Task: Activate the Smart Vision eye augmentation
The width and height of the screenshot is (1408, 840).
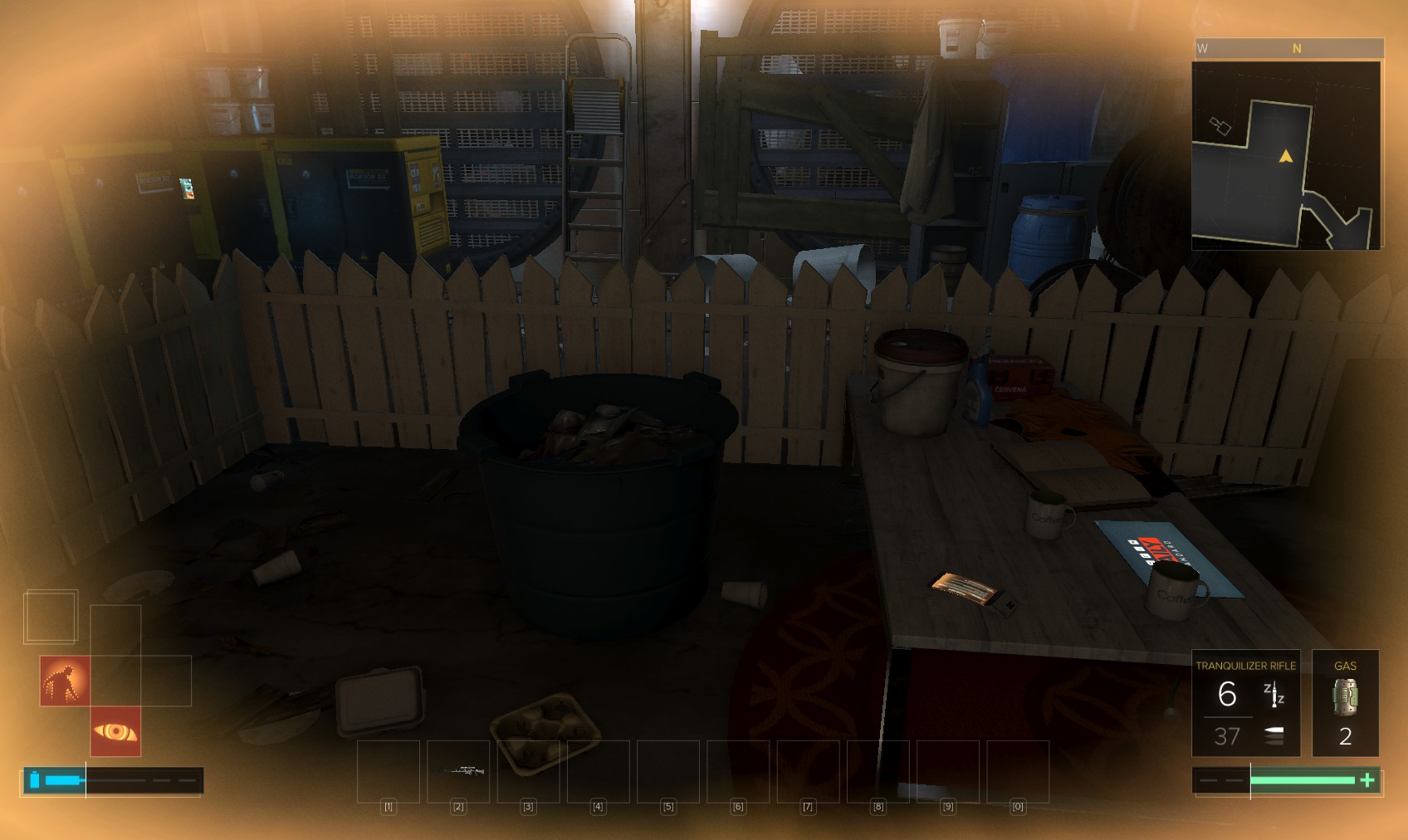Action: 115,731
